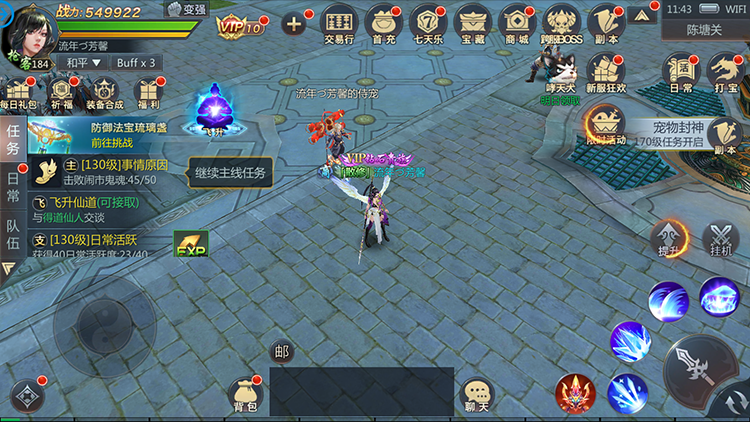
Task: Open the 新服狂欢 event
Action: click(x=605, y=73)
